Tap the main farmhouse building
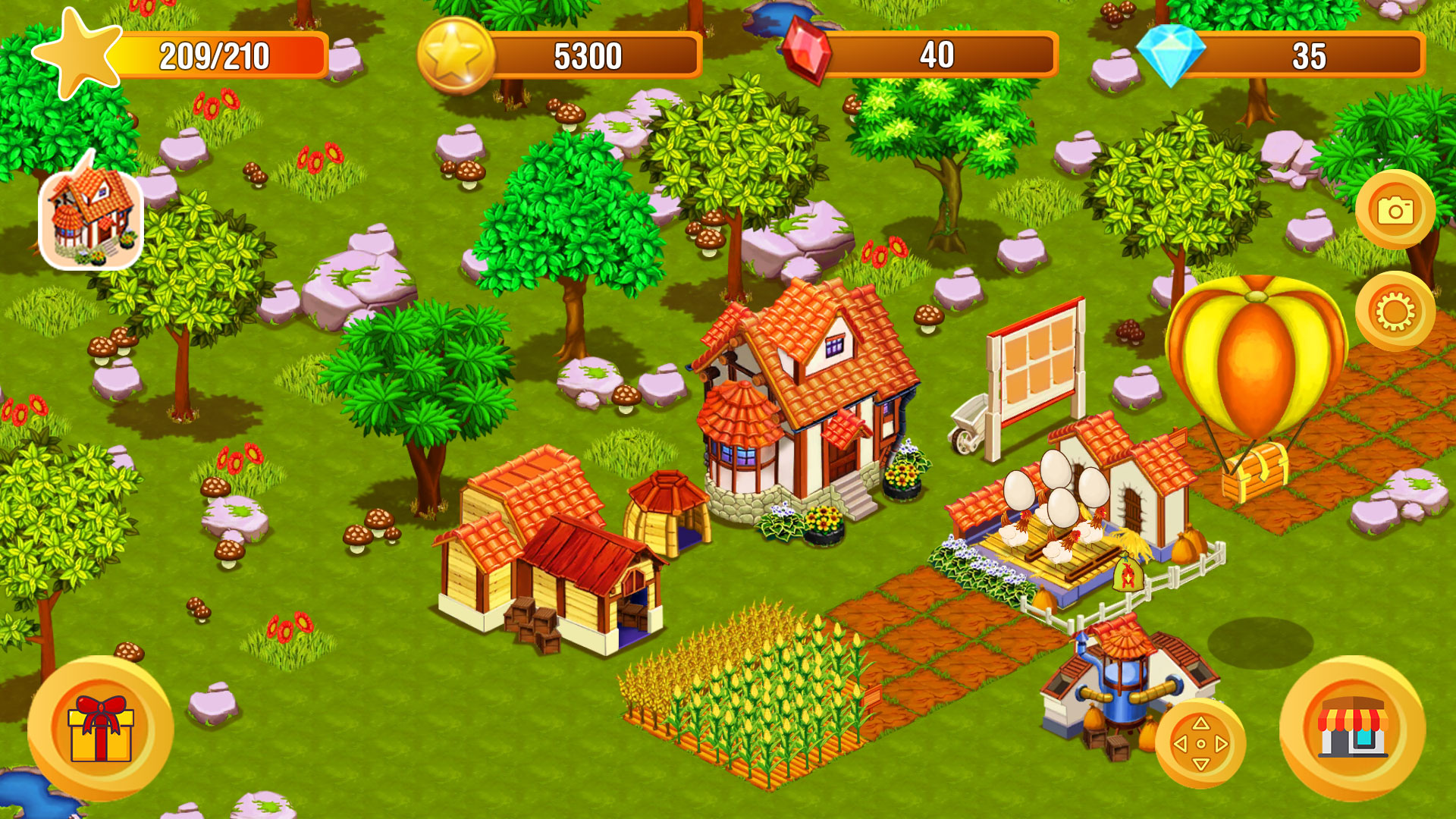The width and height of the screenshot is (1456, 819). pos(804,402)
